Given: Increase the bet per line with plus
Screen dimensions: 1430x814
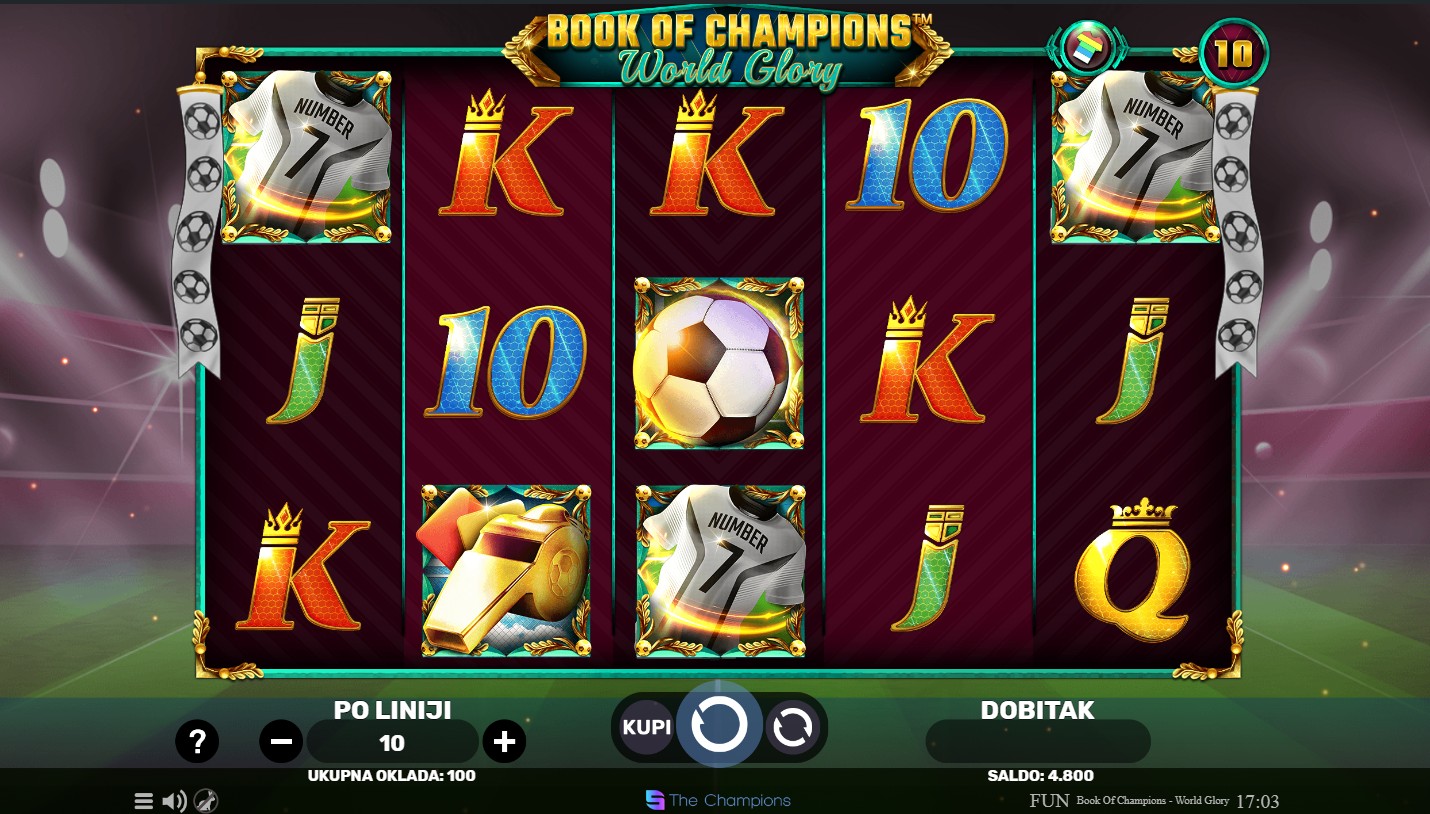Looking at the screenshot, I should click(x=504, y=741).
